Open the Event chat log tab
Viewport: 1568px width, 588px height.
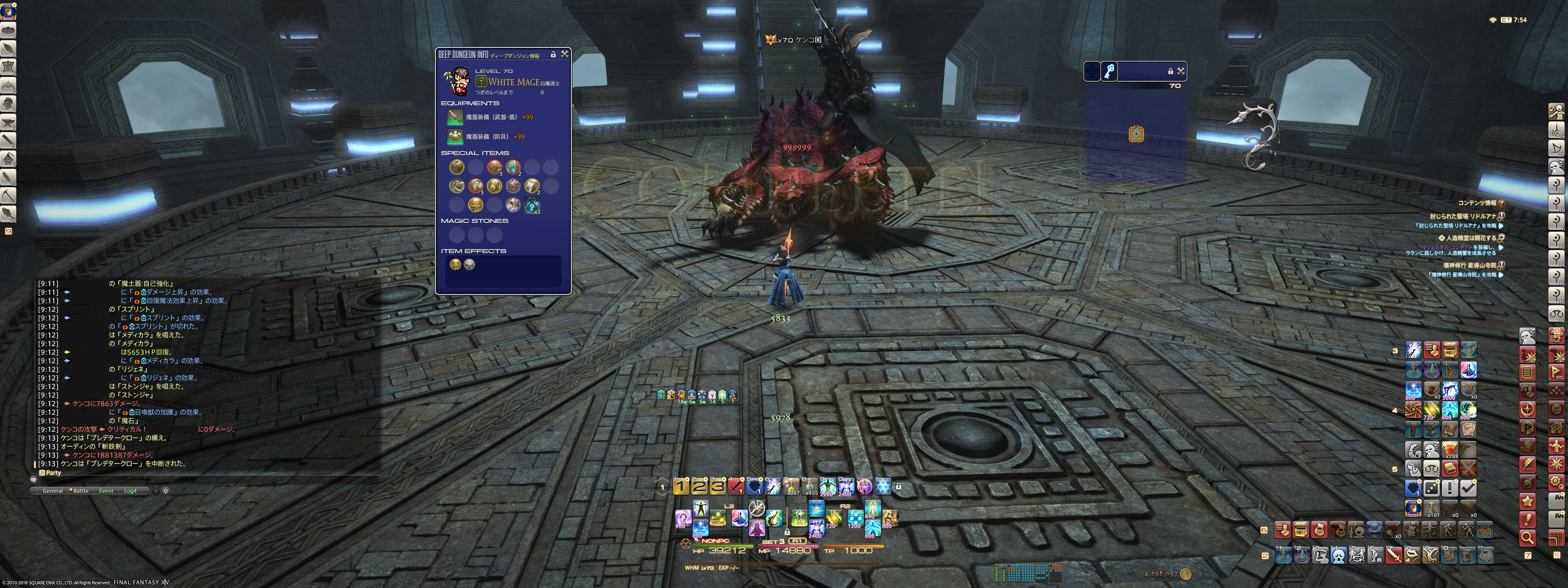click(x=106, y=490)
